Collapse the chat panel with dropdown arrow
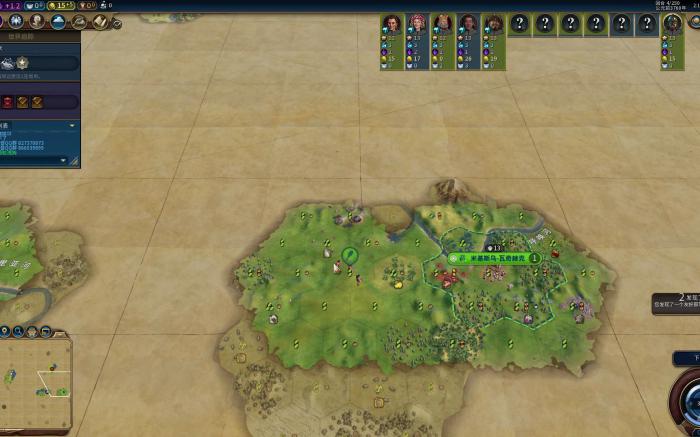The image size is (700, 437). [72, 126]
